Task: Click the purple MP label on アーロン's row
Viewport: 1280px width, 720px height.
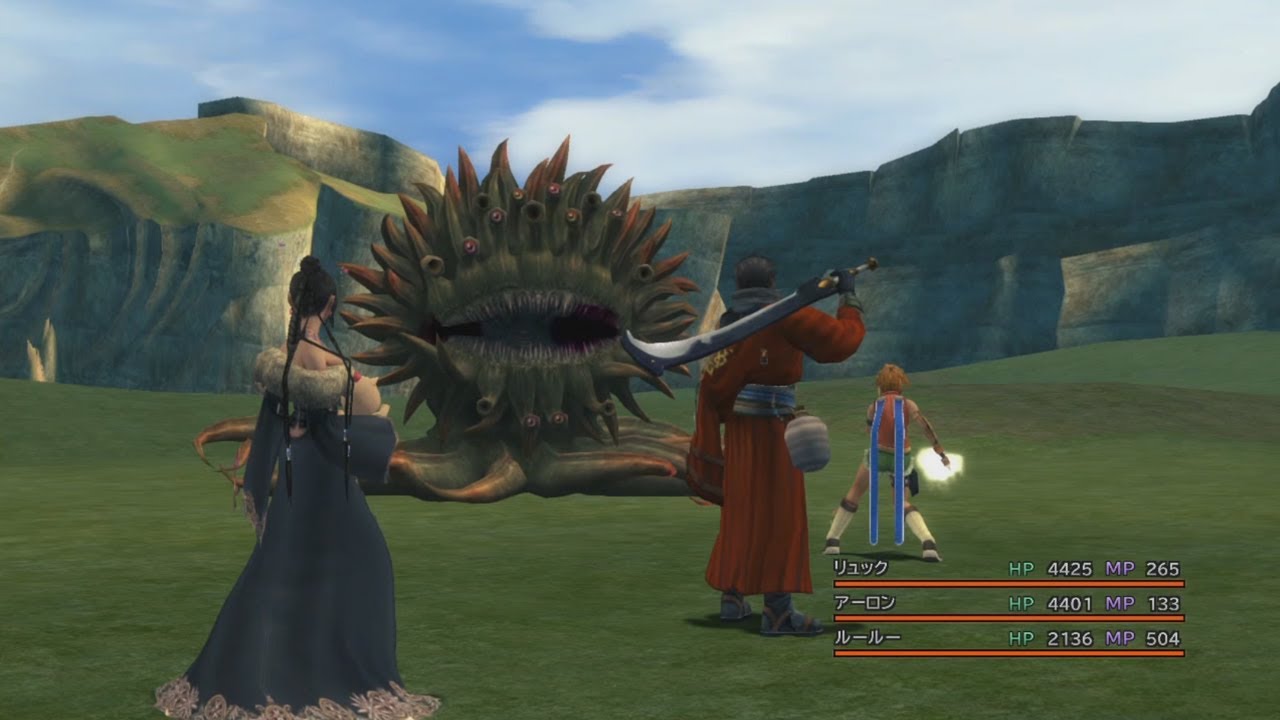Action: coord(1120,601)
